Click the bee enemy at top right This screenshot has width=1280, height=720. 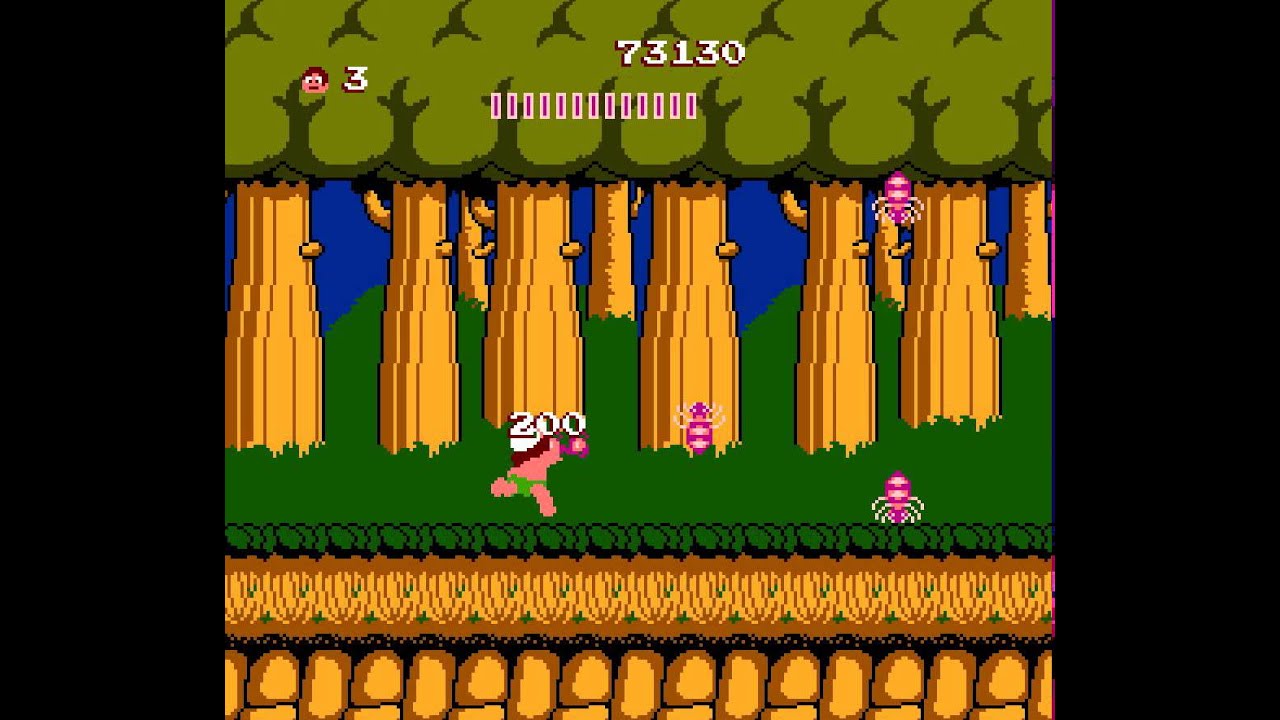click(x=895, y=195)
